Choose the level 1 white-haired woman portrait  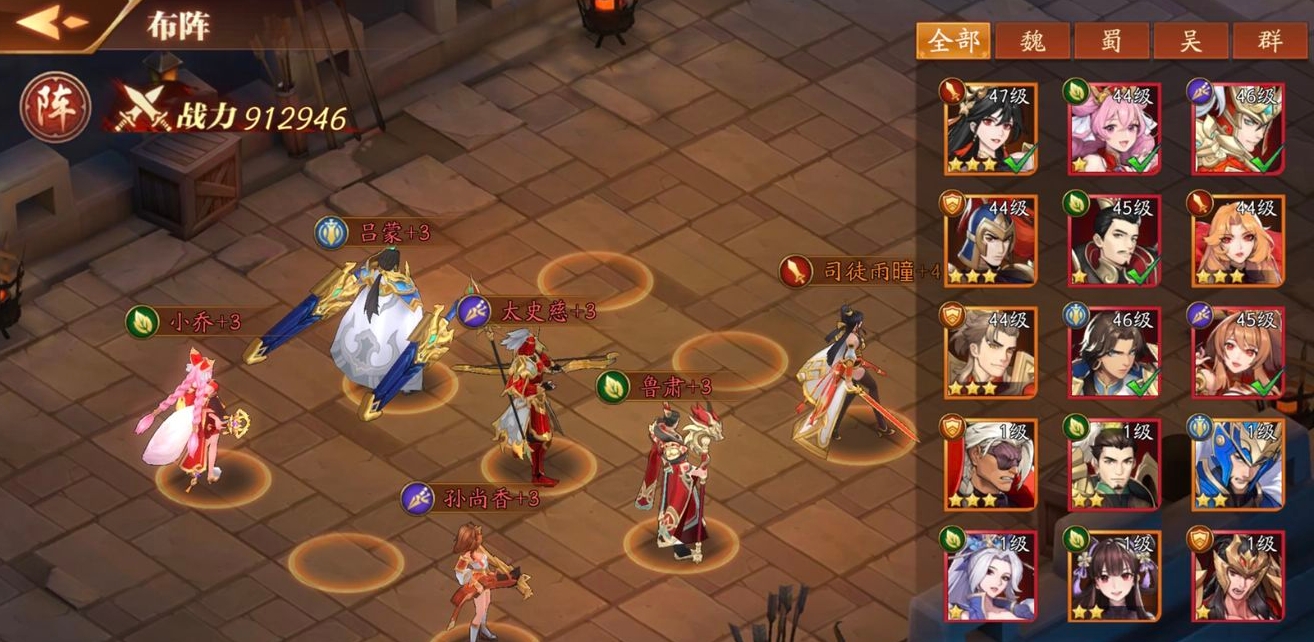(x=991, y=577)
